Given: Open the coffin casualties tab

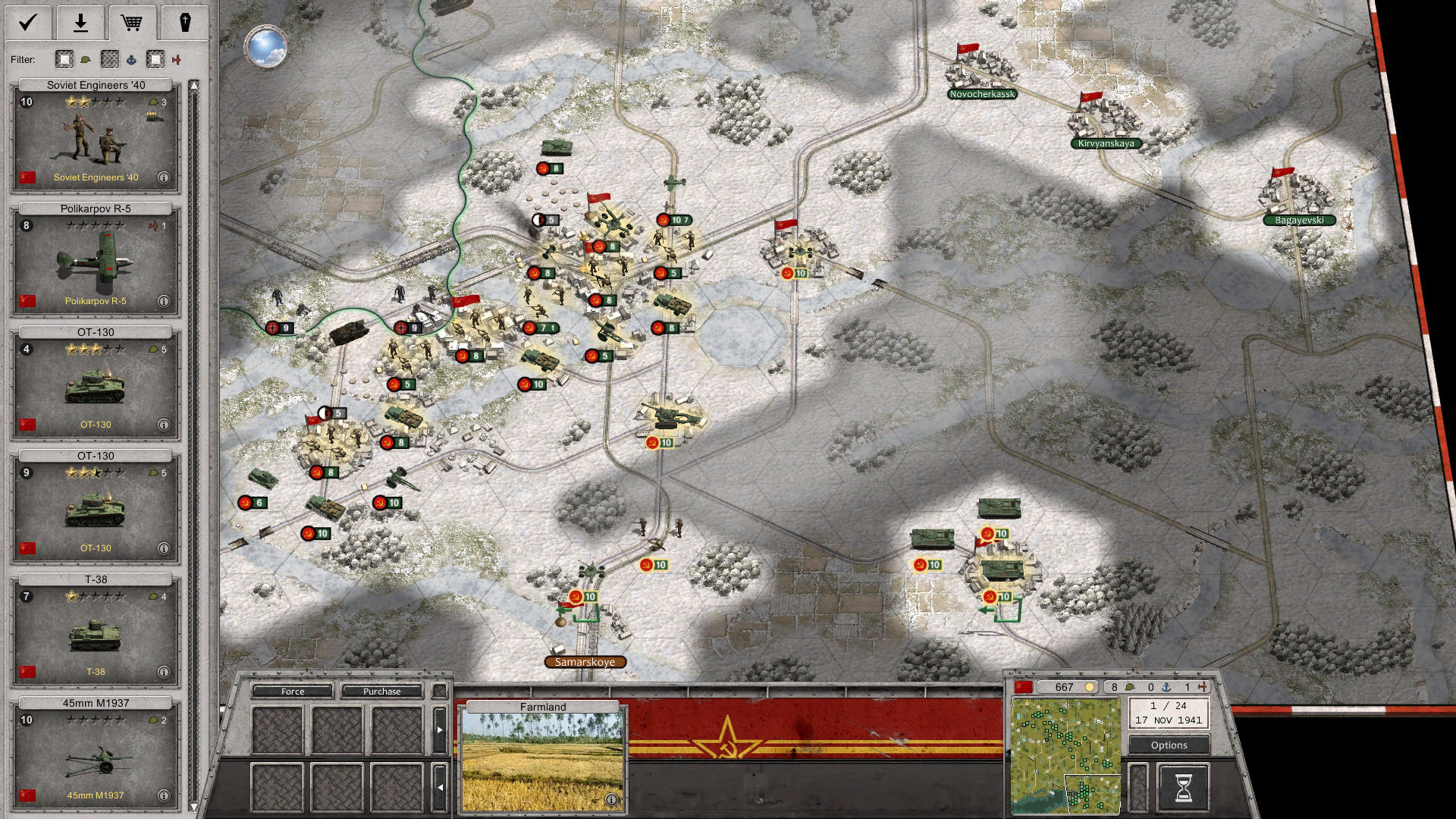Looking at the screenshot, I should point(184,23).
